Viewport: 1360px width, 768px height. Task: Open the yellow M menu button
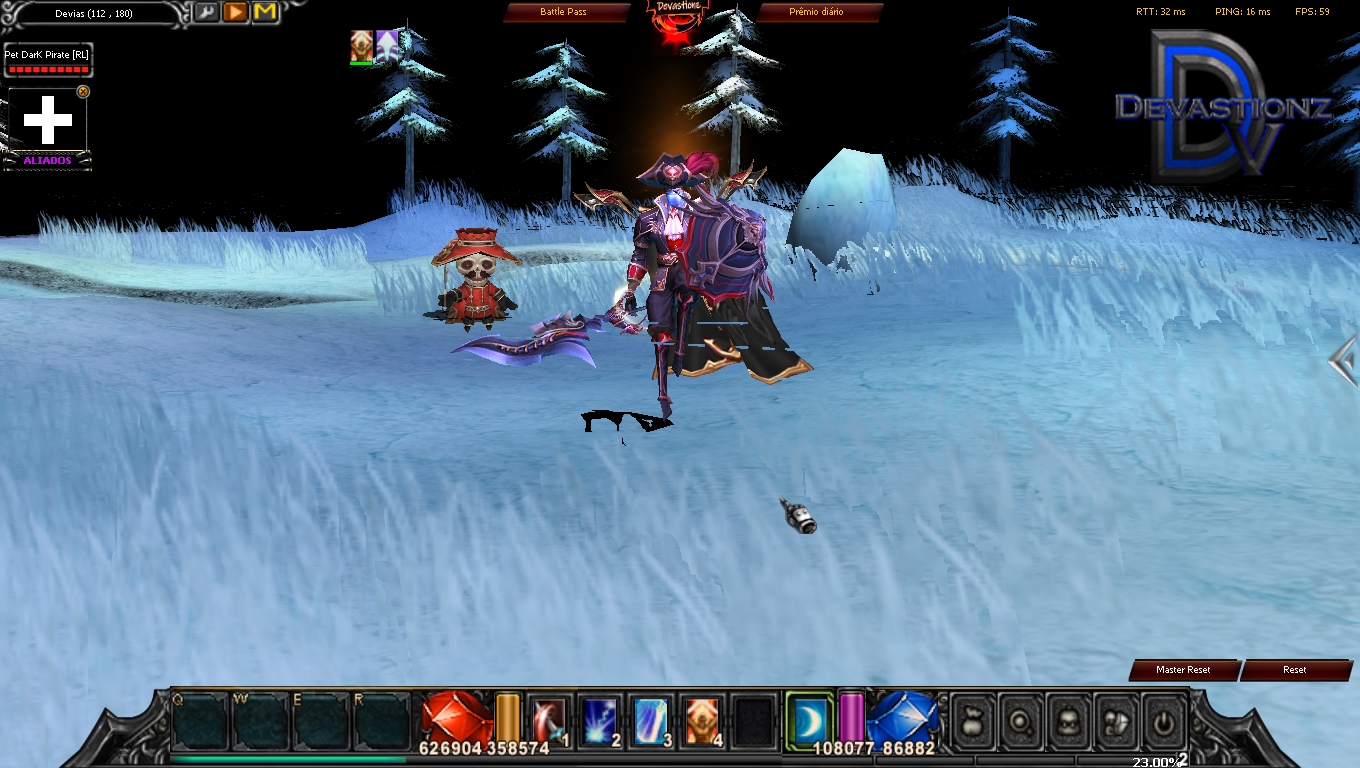click(x=265, y=12)
